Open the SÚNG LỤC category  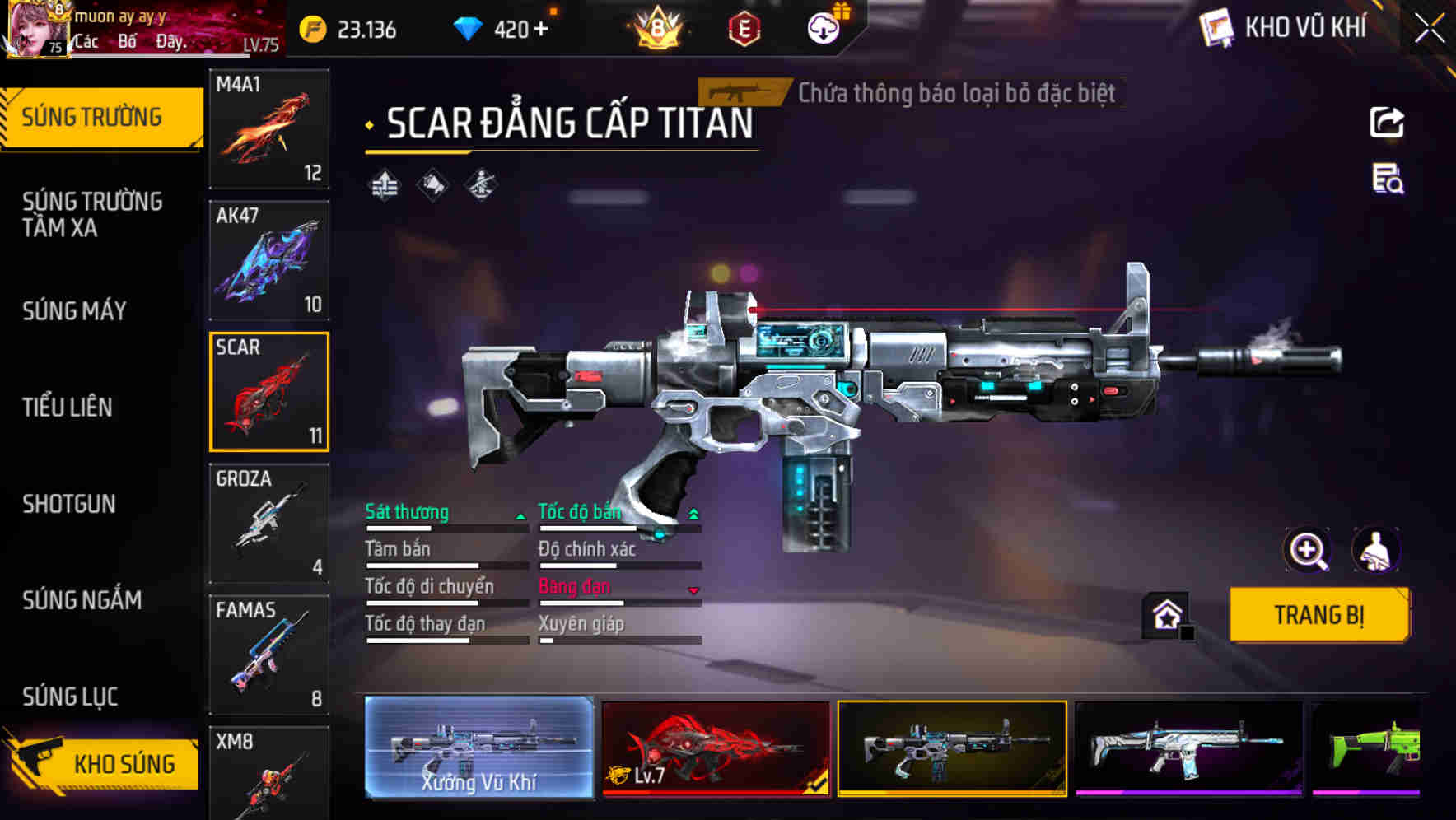coord(70,697)
